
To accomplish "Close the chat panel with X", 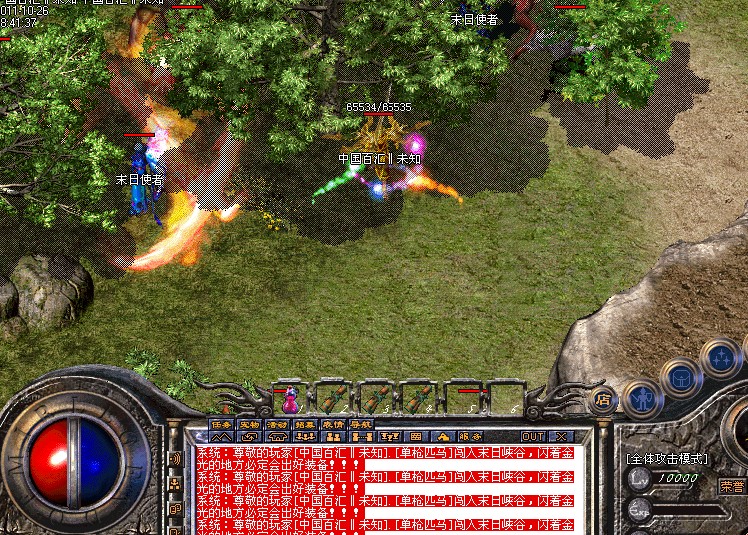I will (x=561, y=437).
